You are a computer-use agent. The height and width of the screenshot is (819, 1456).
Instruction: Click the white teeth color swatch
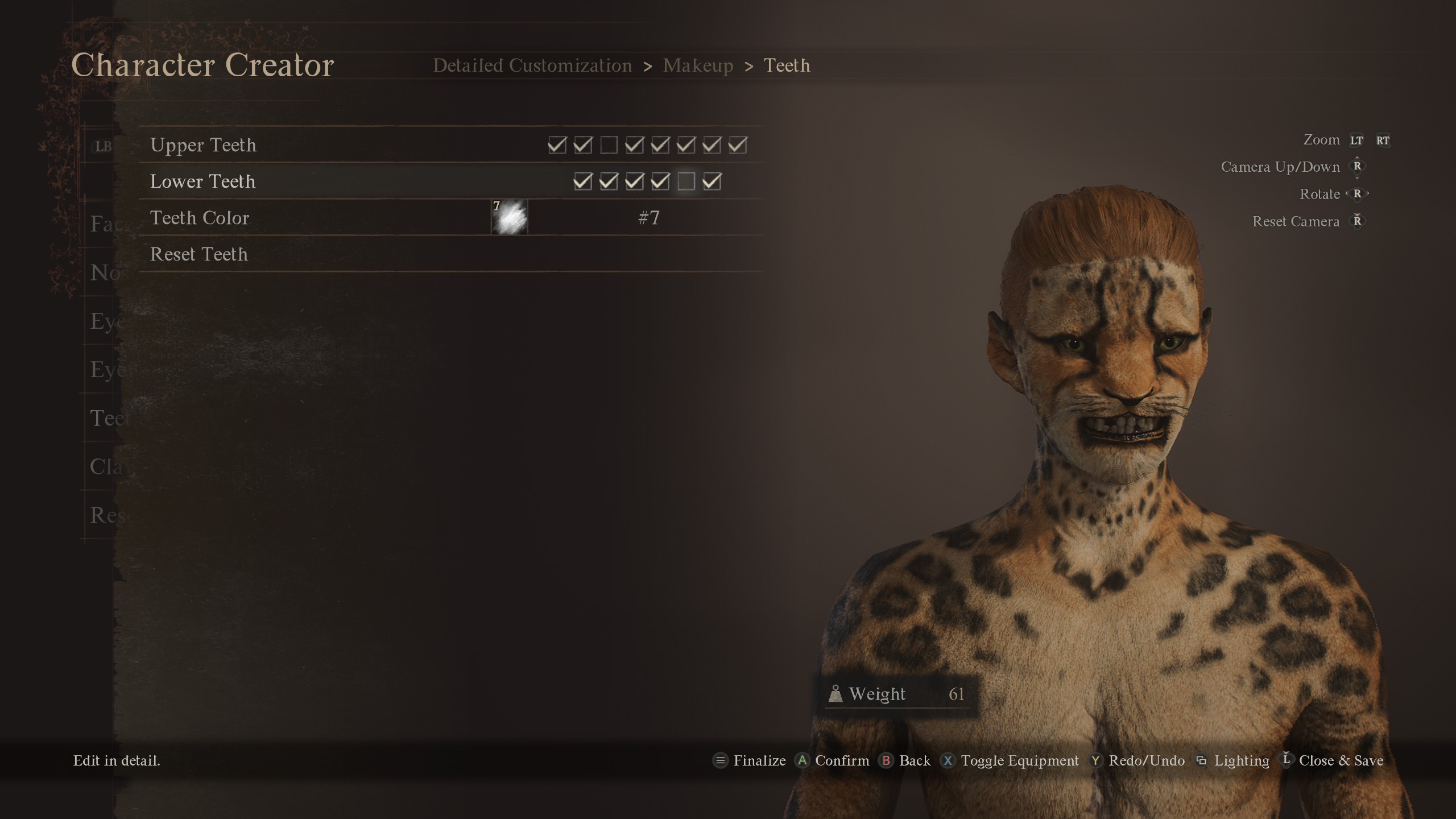(x=510, y=218)
